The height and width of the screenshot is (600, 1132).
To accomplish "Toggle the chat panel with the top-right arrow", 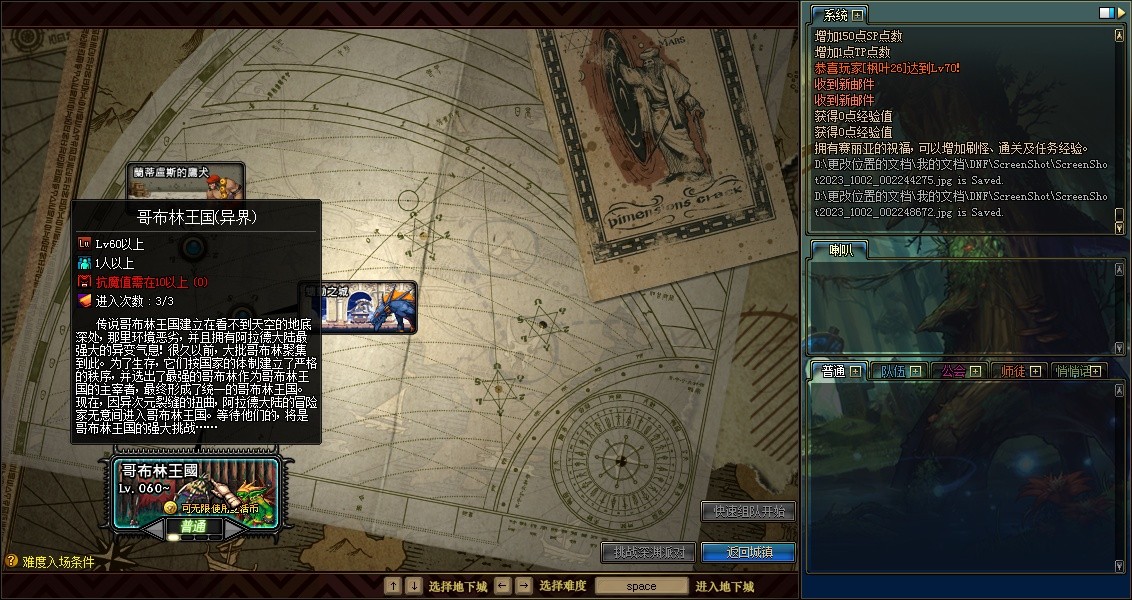I will 1120,13.
